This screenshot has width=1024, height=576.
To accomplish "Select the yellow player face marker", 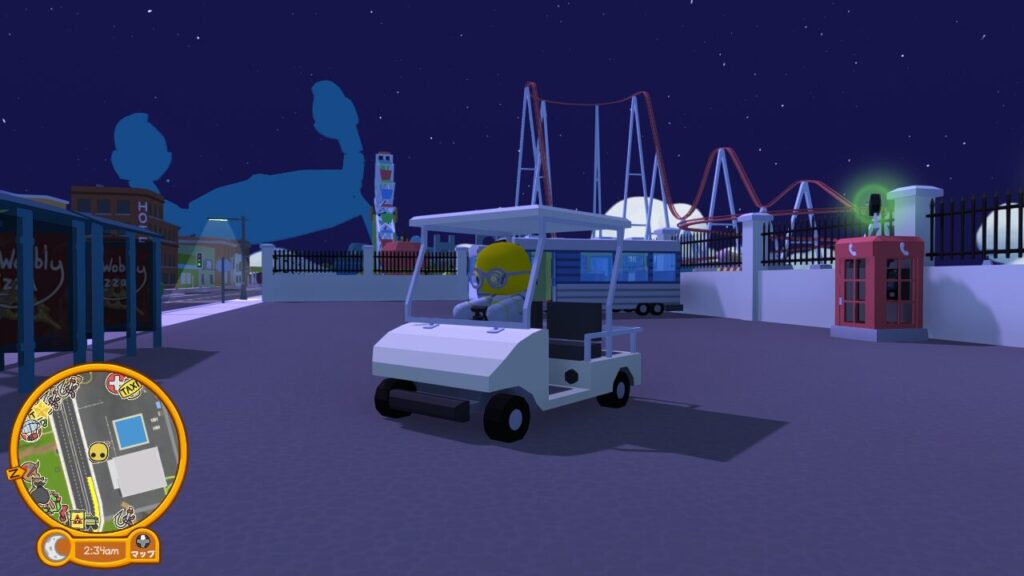I will (97, 453).
